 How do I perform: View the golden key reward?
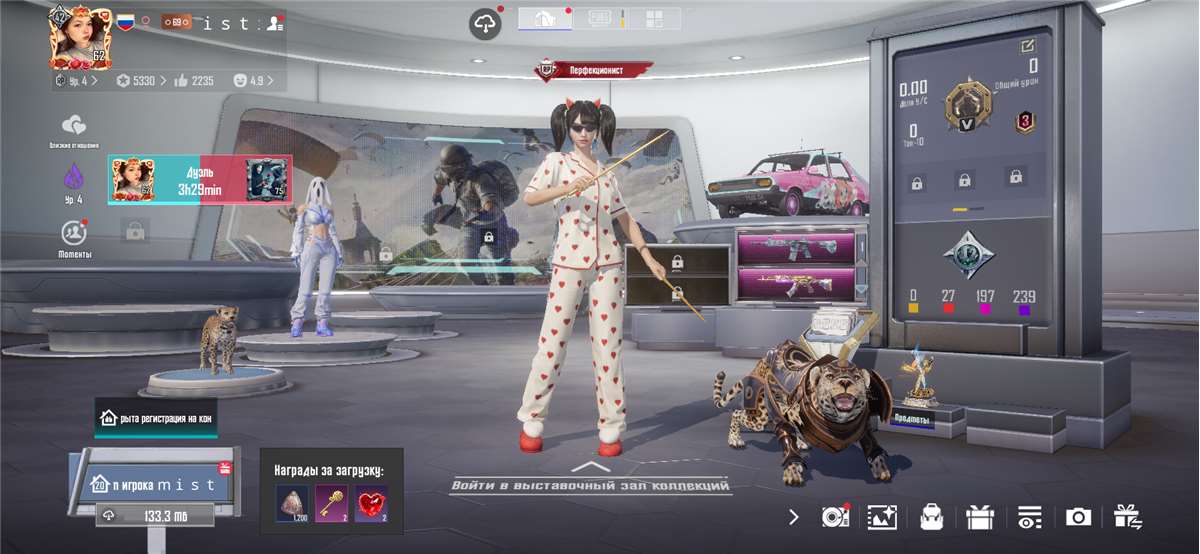pos(331,503)
